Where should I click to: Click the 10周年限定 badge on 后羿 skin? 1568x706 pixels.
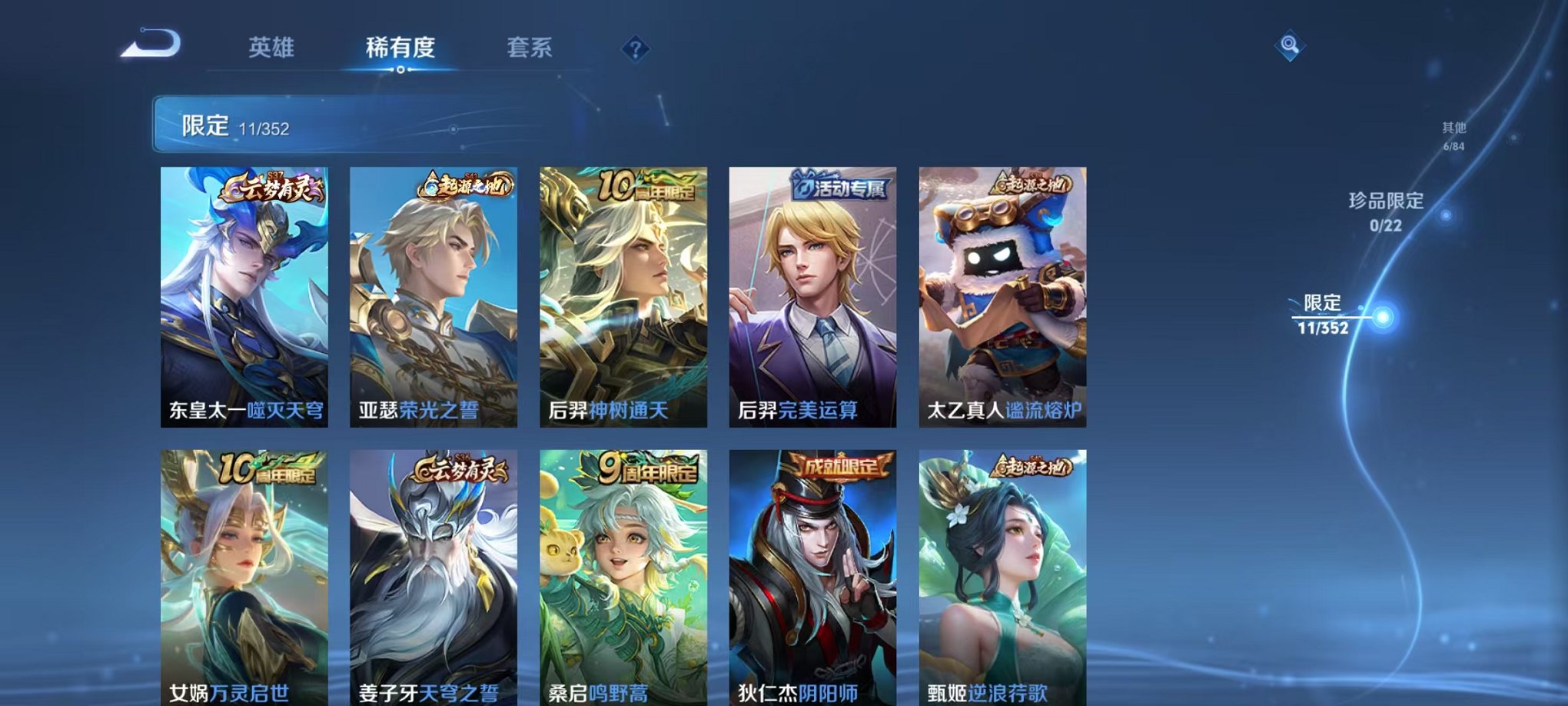[x=649, y=185]
